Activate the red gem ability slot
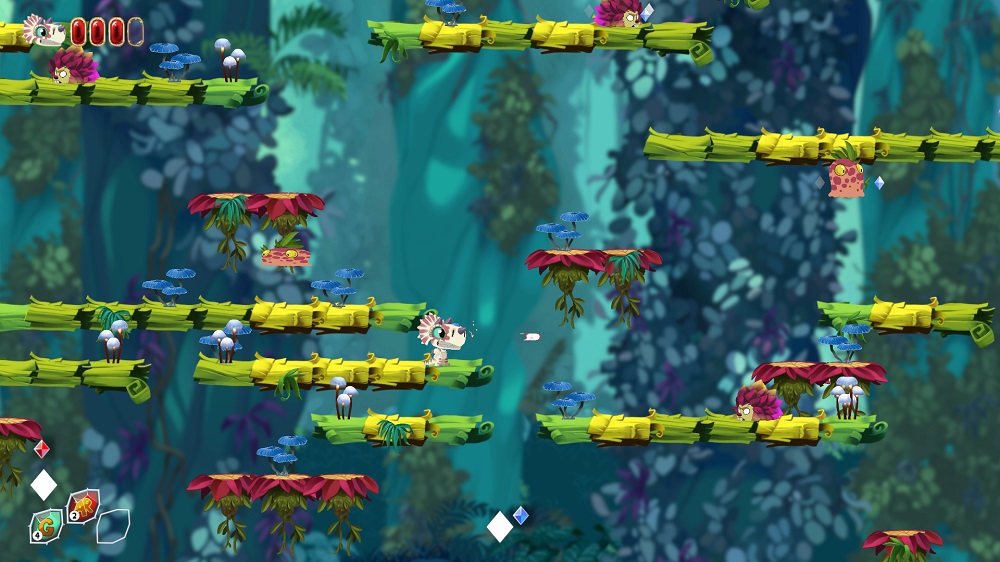Viewport: 1000px width, 562px height. 83,506
